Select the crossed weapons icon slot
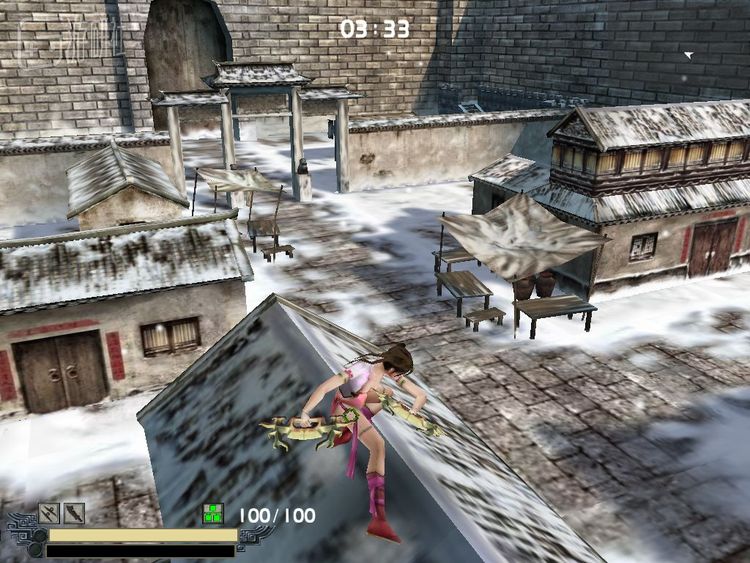This screenshot has width=750, height=563. [x=49, y=514]
